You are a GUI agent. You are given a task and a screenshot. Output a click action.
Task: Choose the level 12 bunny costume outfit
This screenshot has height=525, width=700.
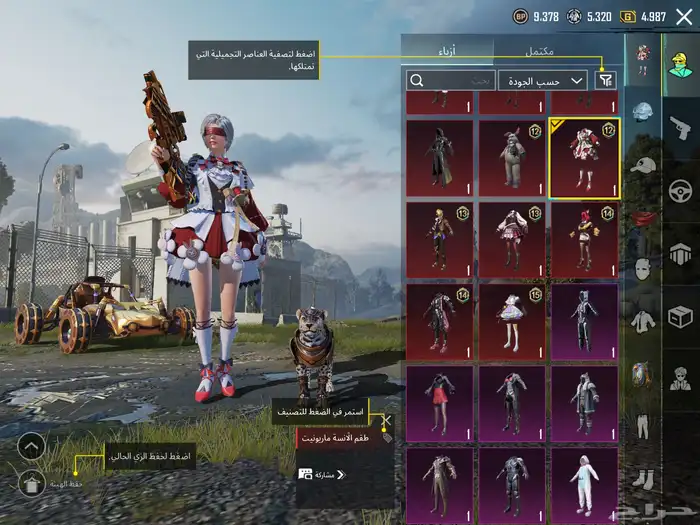[512, 158]
